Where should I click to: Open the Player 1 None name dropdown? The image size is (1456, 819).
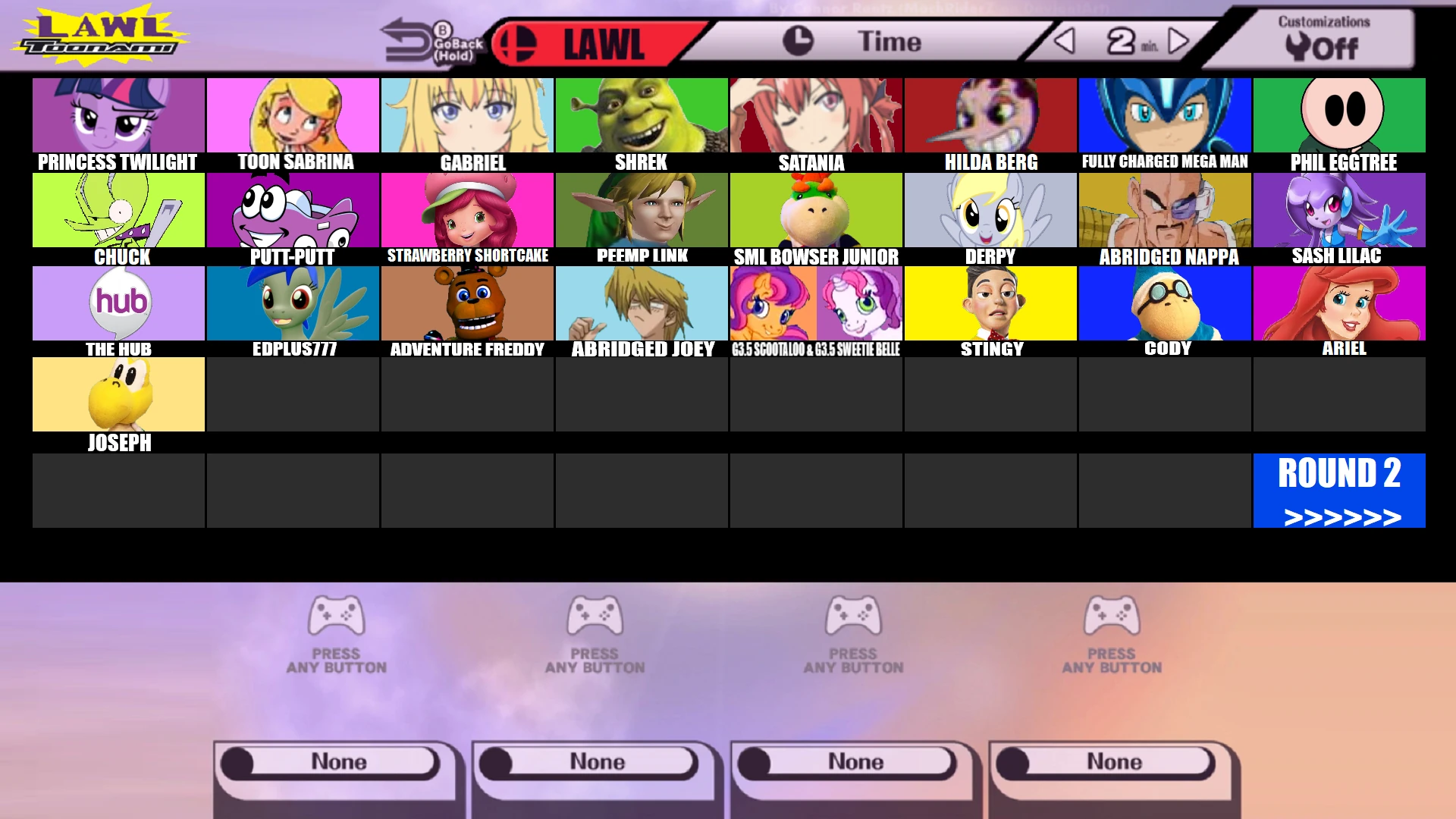(x=336, y=761)
